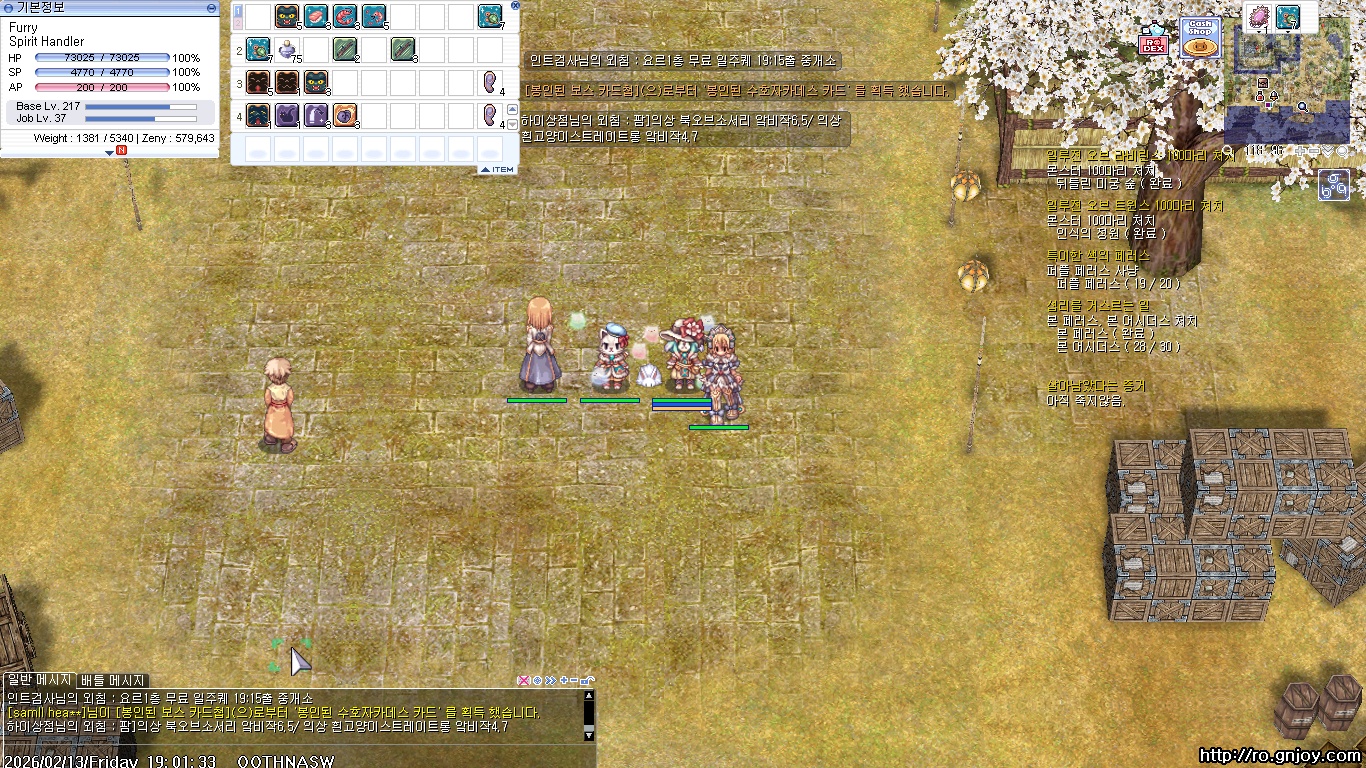Select the 일반 메시지 chat tab

coord(38,681)
